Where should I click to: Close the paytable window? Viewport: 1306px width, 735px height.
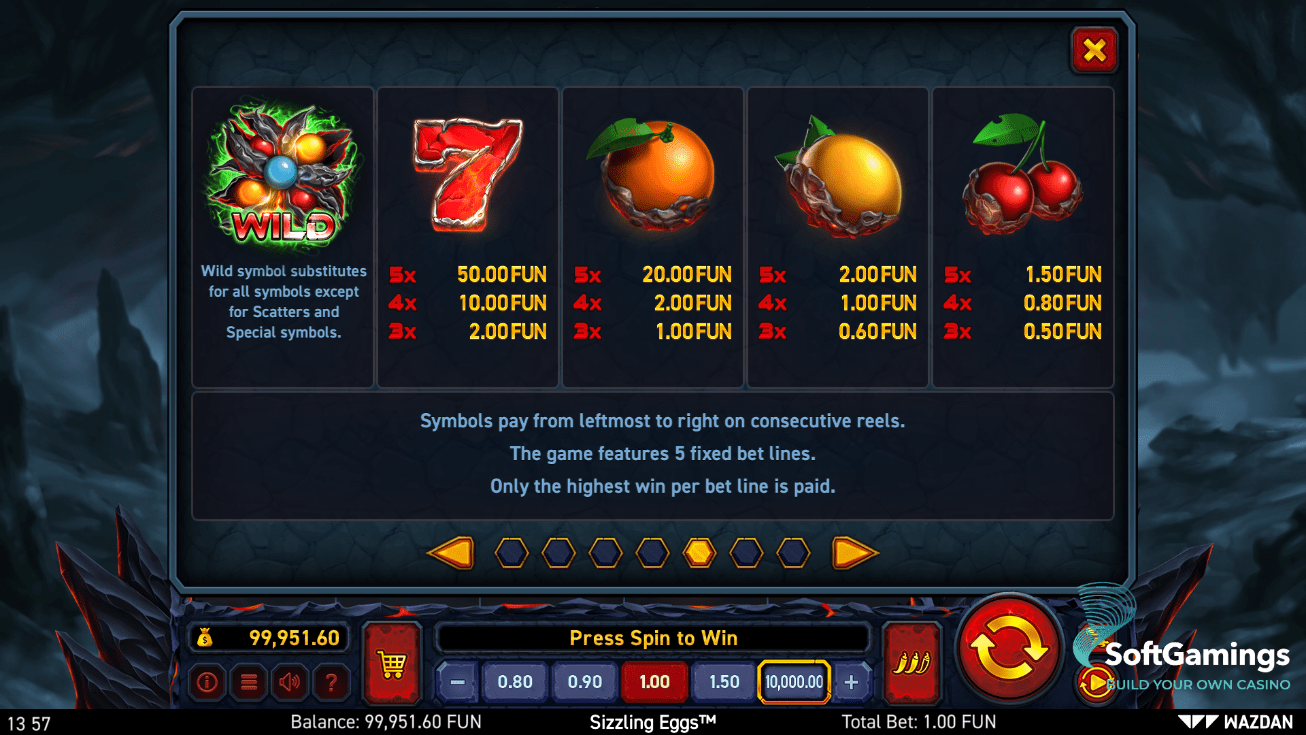[x=1094, y=50]
